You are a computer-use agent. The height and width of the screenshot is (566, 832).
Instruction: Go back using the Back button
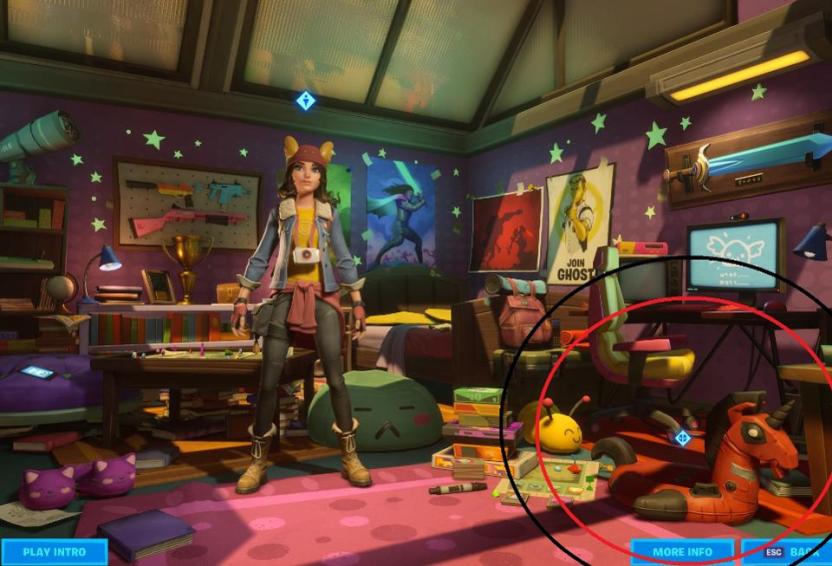tap(789, 552)
